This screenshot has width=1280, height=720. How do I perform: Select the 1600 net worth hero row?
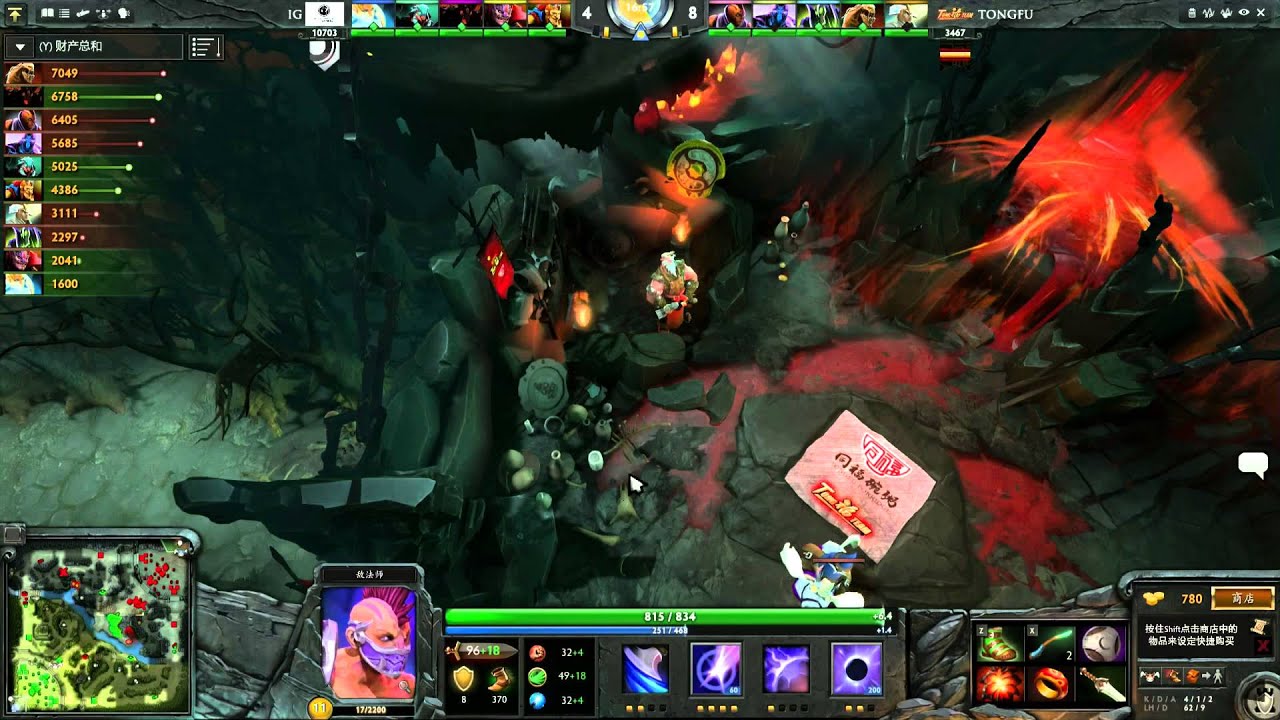pos(85,284)
